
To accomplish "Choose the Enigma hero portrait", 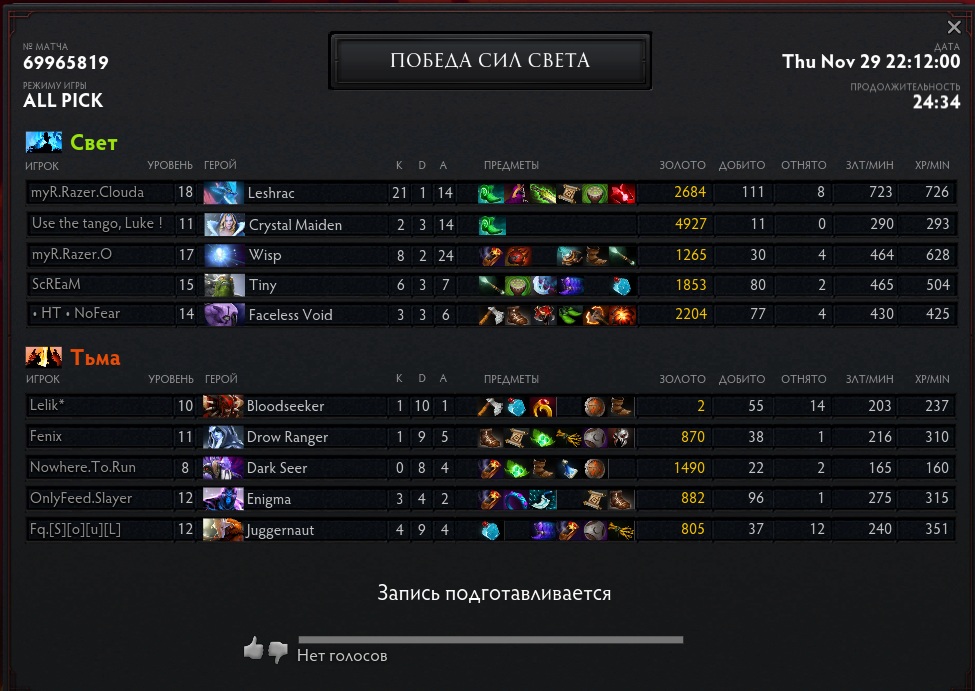I will [223, 499].
